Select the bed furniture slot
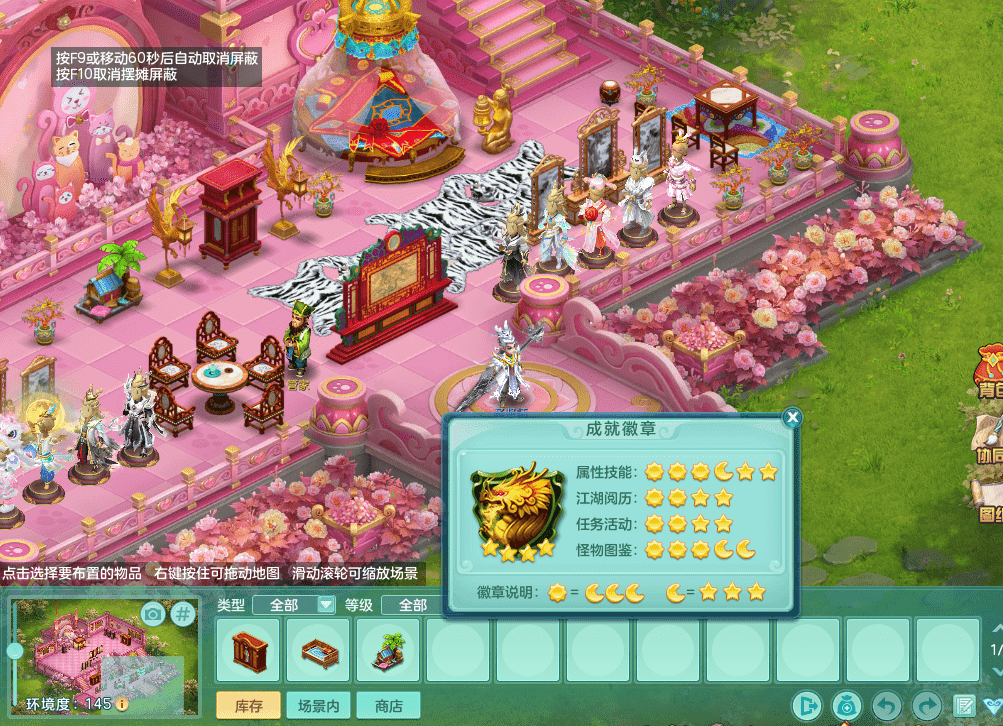Screen dimensions: 1003x726 (x=319, y=650)
